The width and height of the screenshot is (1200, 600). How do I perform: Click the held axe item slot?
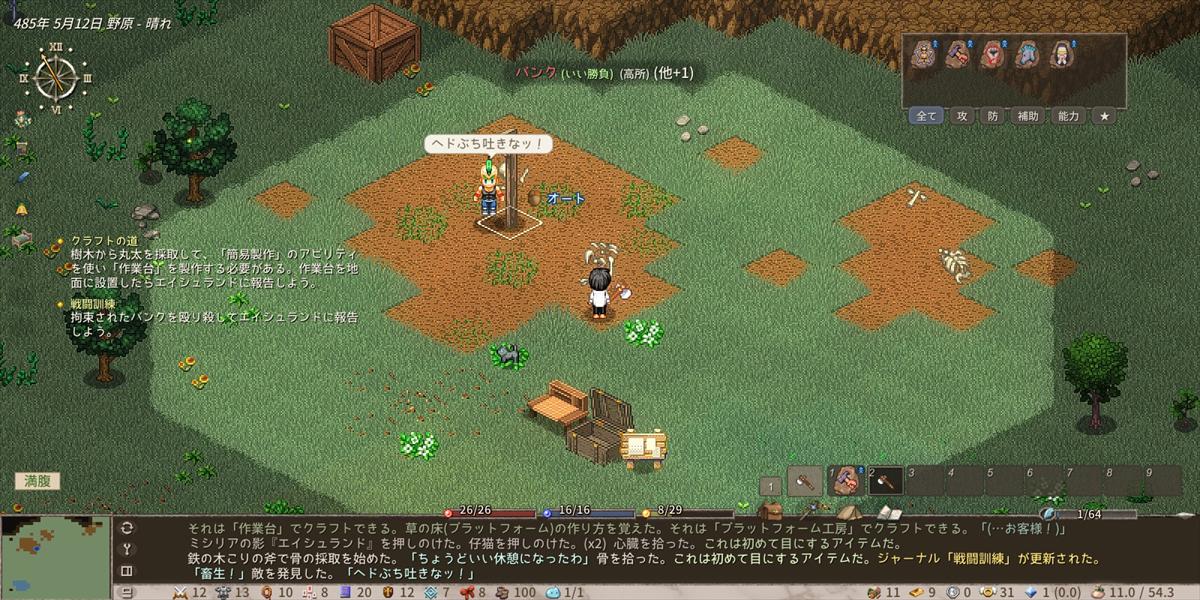pyautogui.click(x=804, y=481)
